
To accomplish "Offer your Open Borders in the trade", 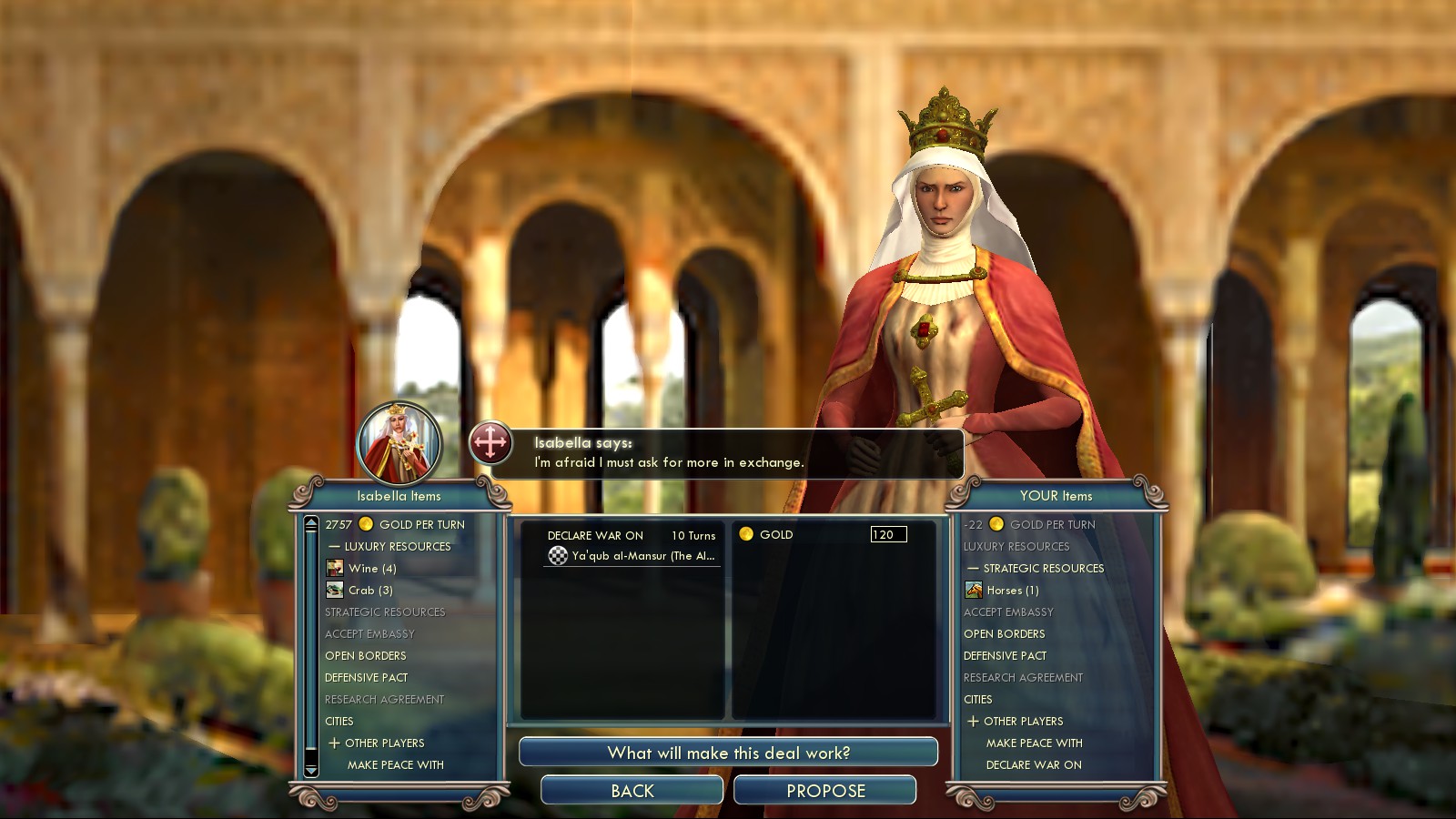I will 1004,634.
